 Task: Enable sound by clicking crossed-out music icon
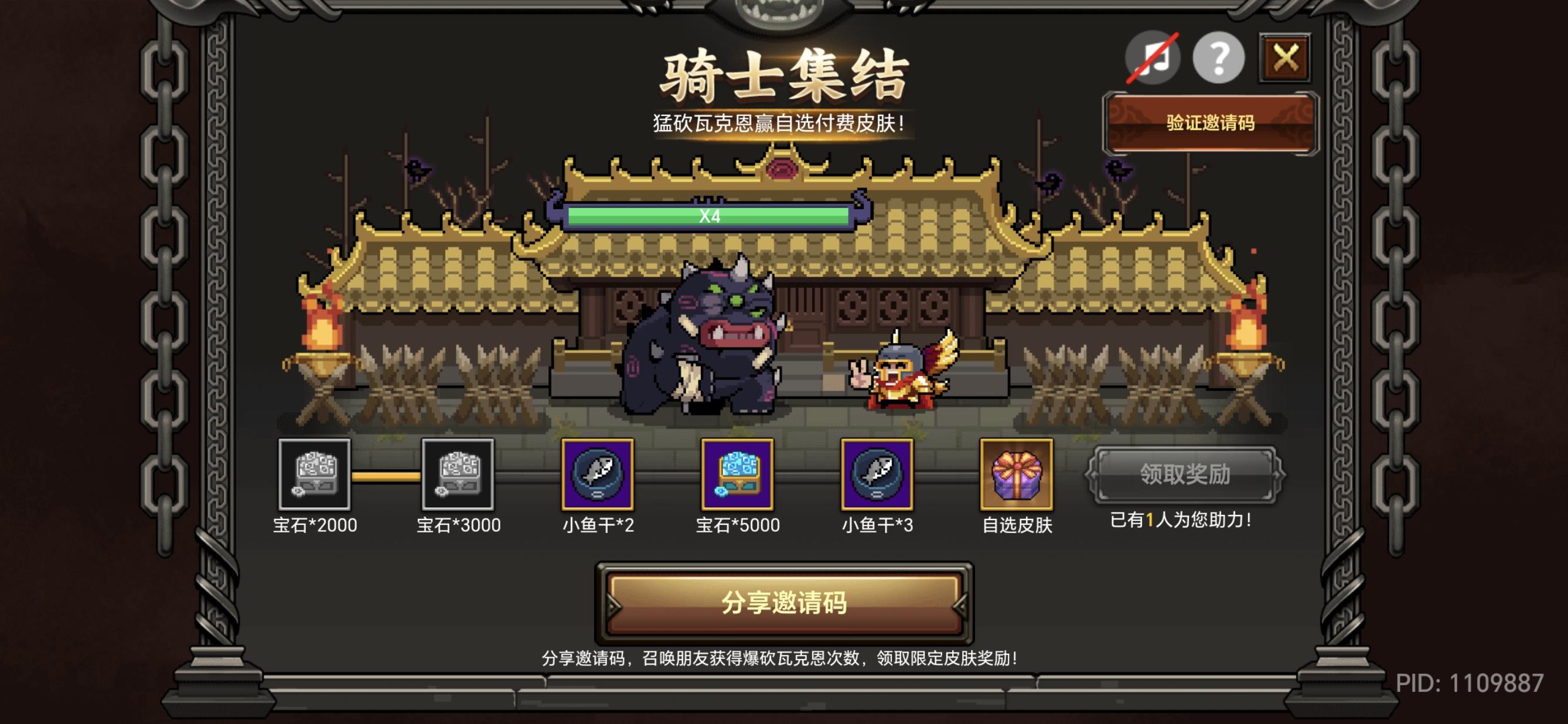coord(1152,58)
